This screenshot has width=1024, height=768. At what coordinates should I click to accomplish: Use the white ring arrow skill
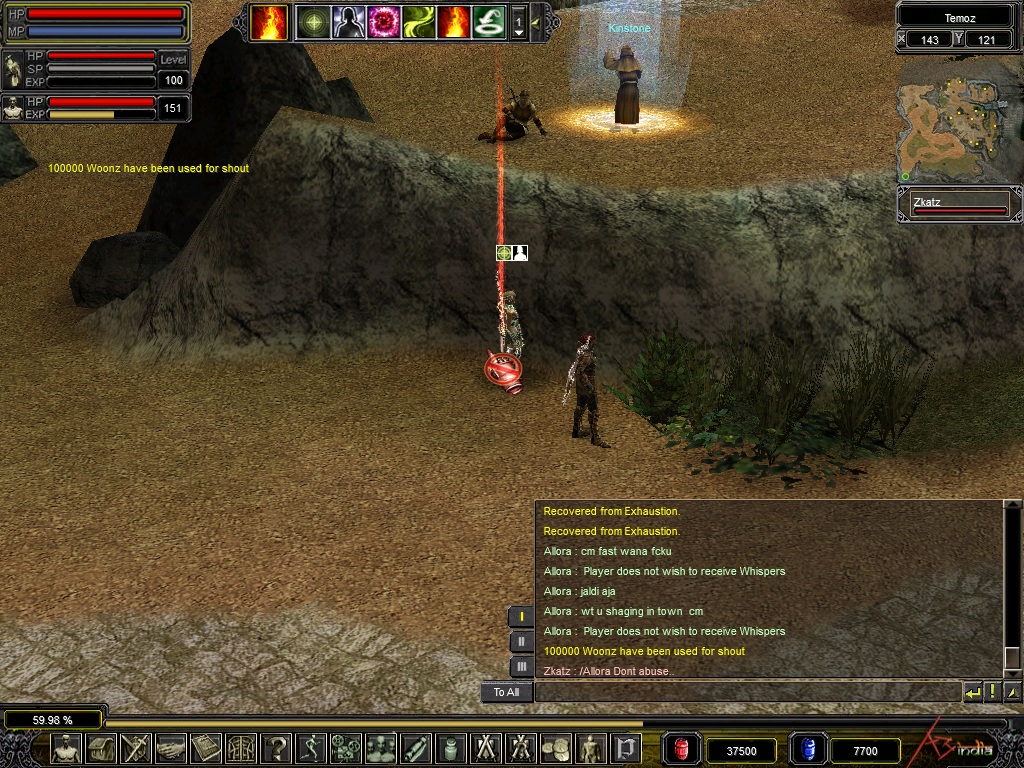pos(488,21)
